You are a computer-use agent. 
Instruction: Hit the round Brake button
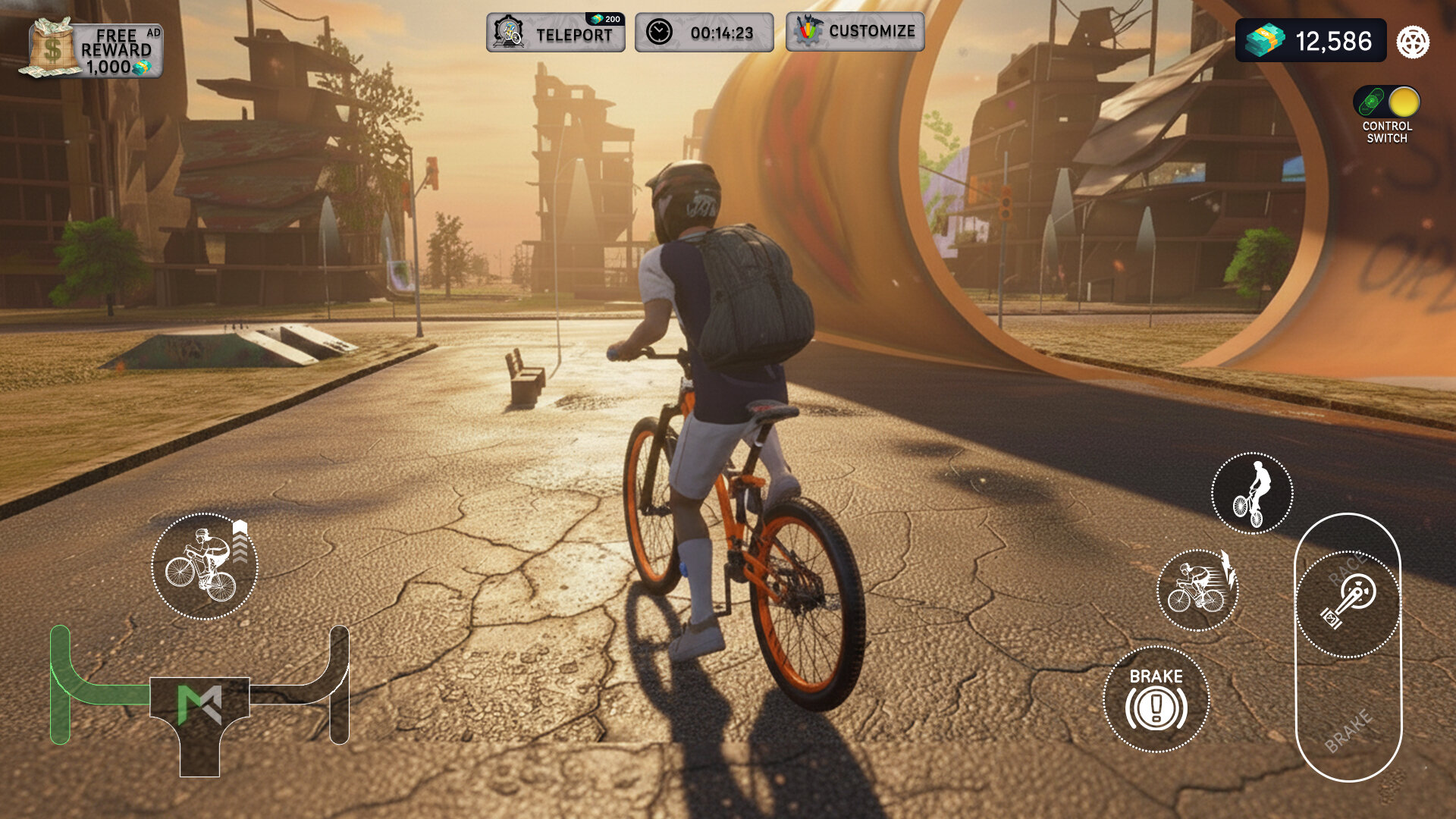tap(1156, 698)
